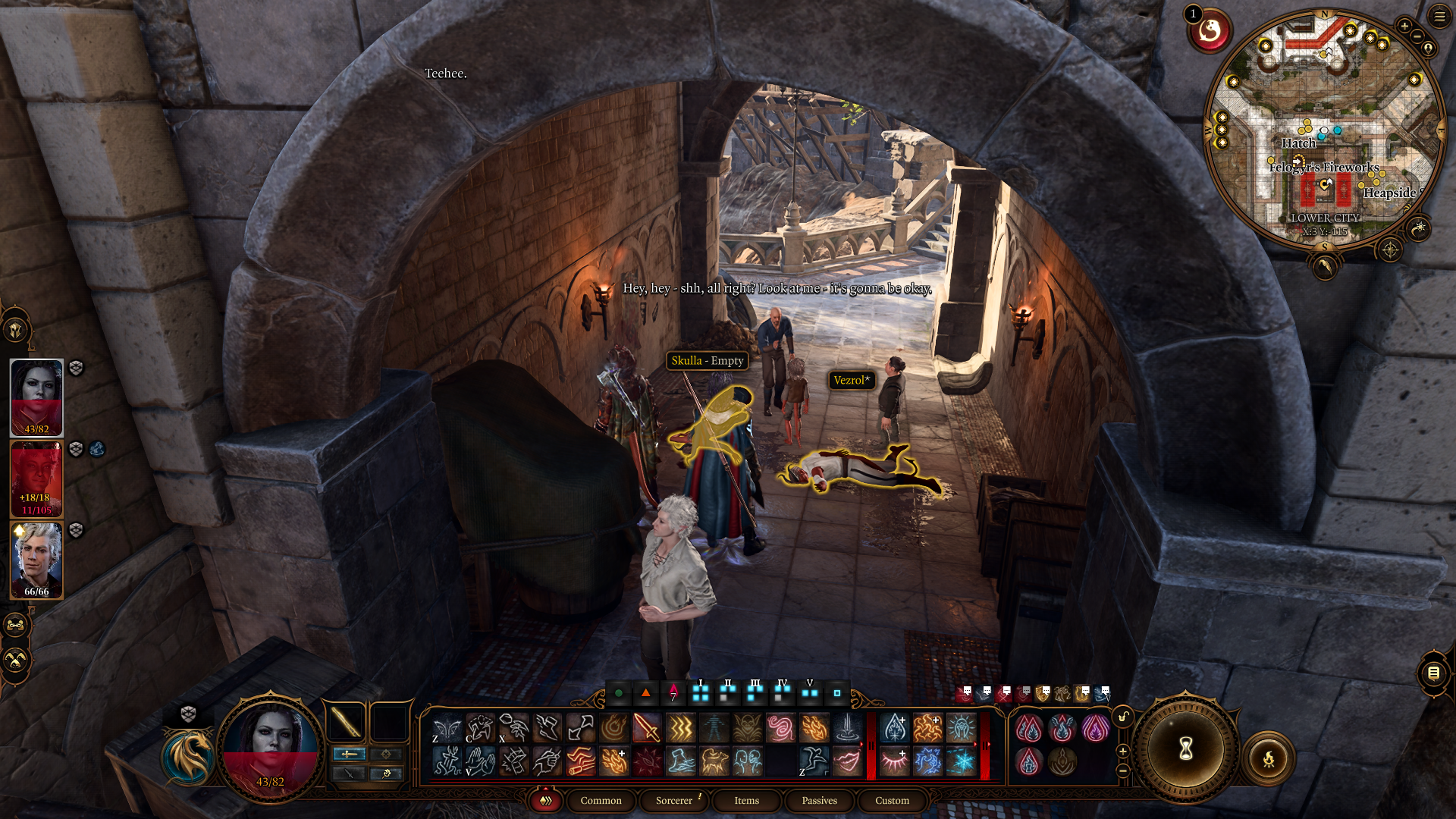Cast the yellow lightning bolt spell
1456x819 pixels.
[679, 728]
